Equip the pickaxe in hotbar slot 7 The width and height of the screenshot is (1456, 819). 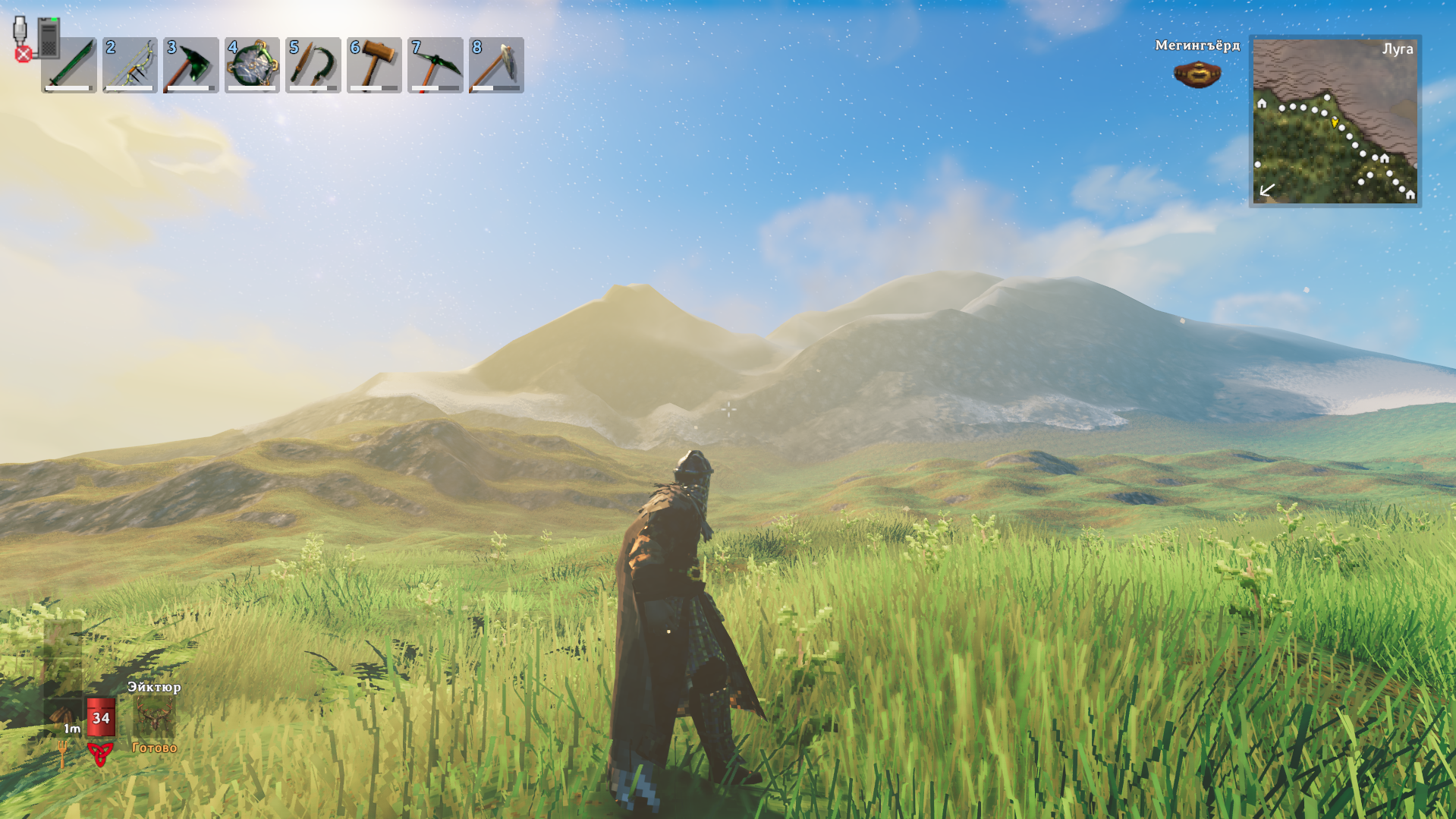coord(436,65)
